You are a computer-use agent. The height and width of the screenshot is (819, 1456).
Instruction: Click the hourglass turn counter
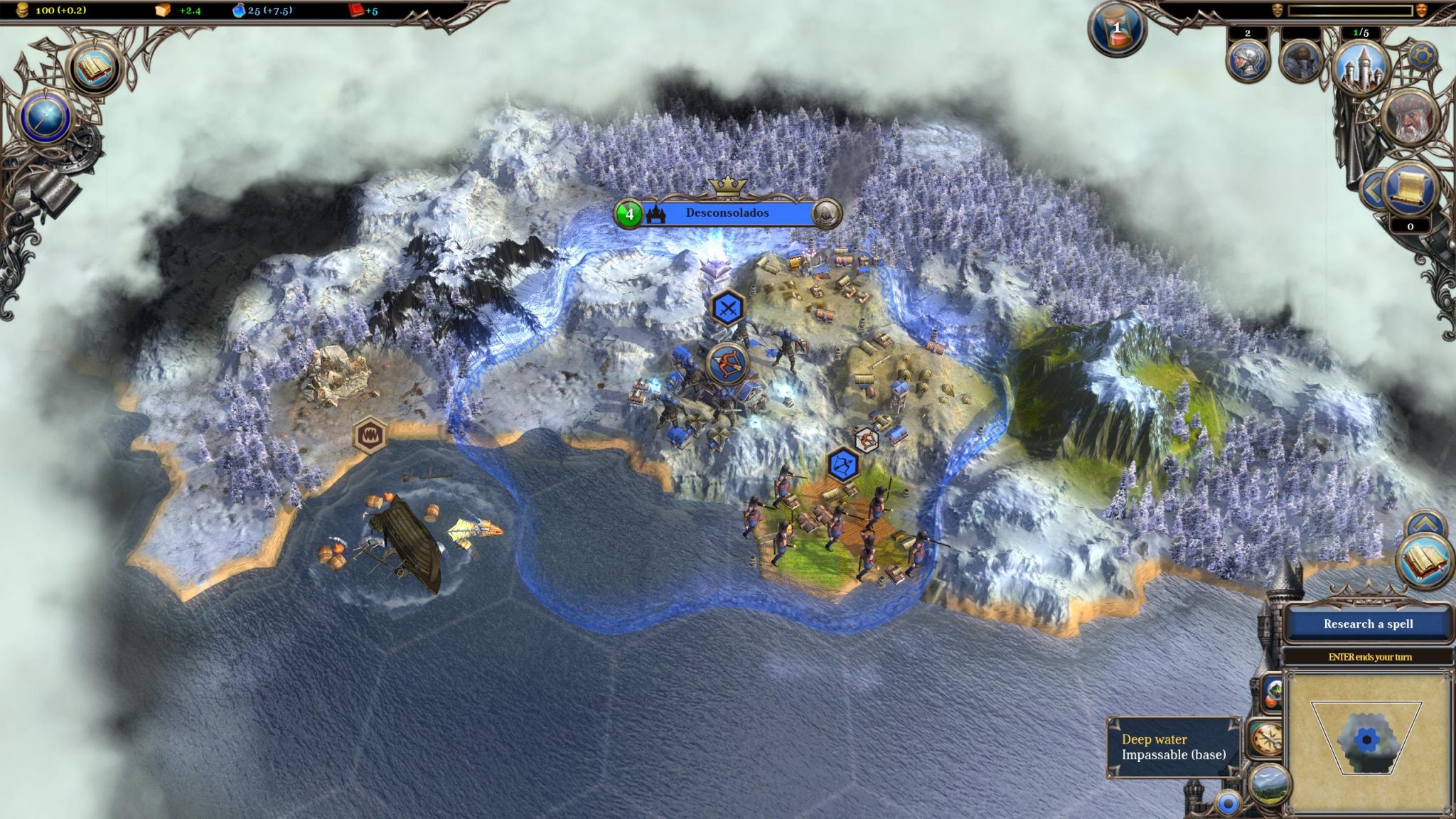[x=1117, y=30]
